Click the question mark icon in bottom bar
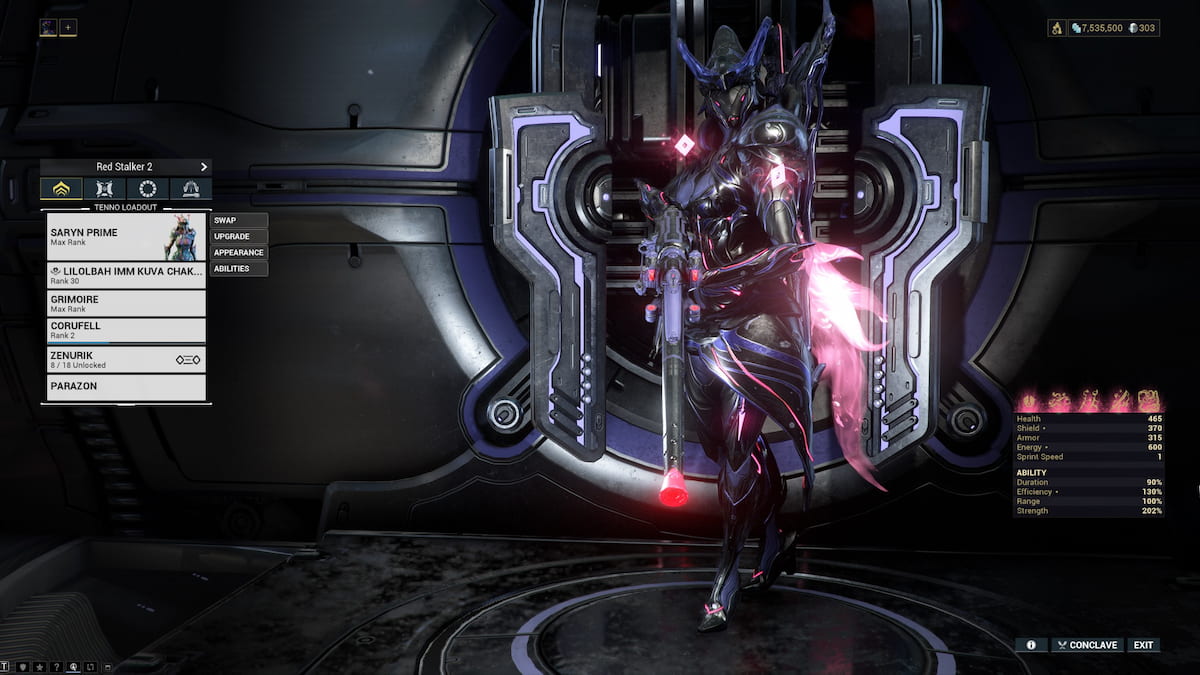 (x=57, y=666)
